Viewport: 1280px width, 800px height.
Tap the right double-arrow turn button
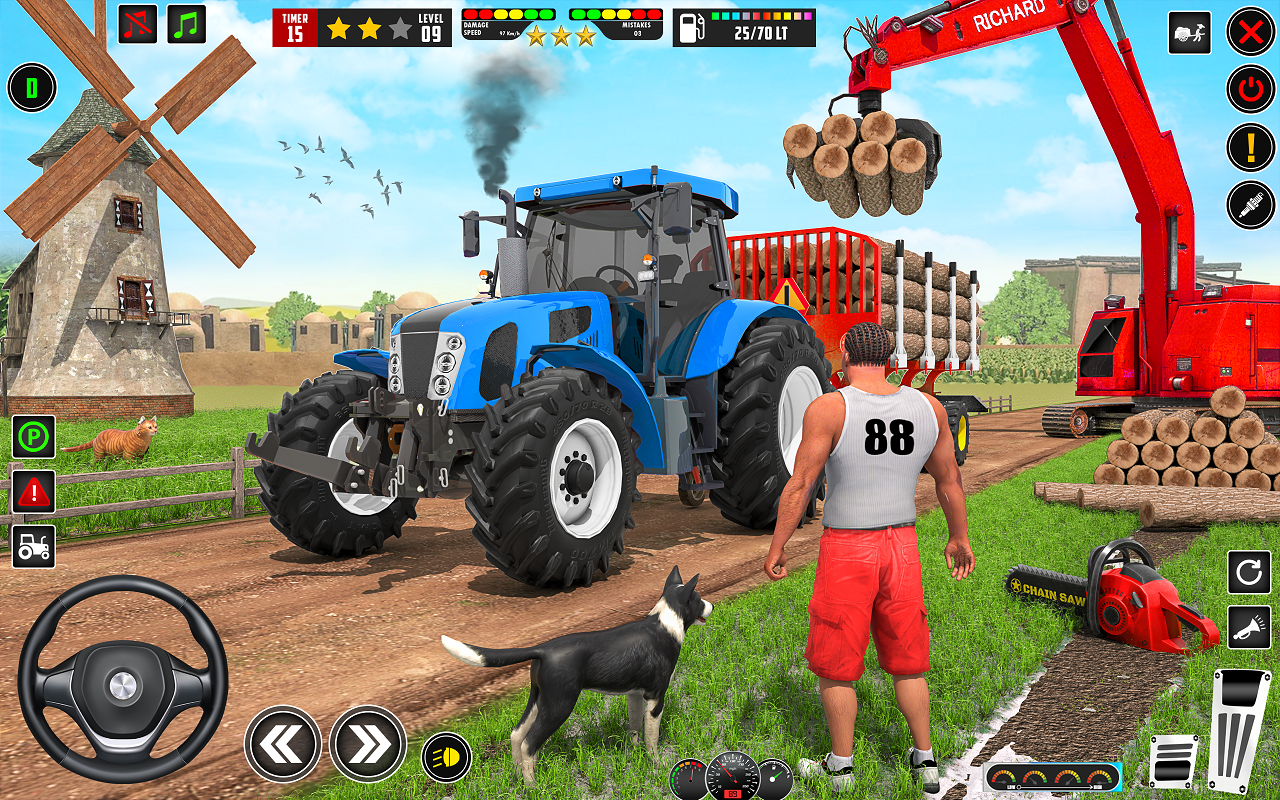pyautogui.click(x=368, y=743)
